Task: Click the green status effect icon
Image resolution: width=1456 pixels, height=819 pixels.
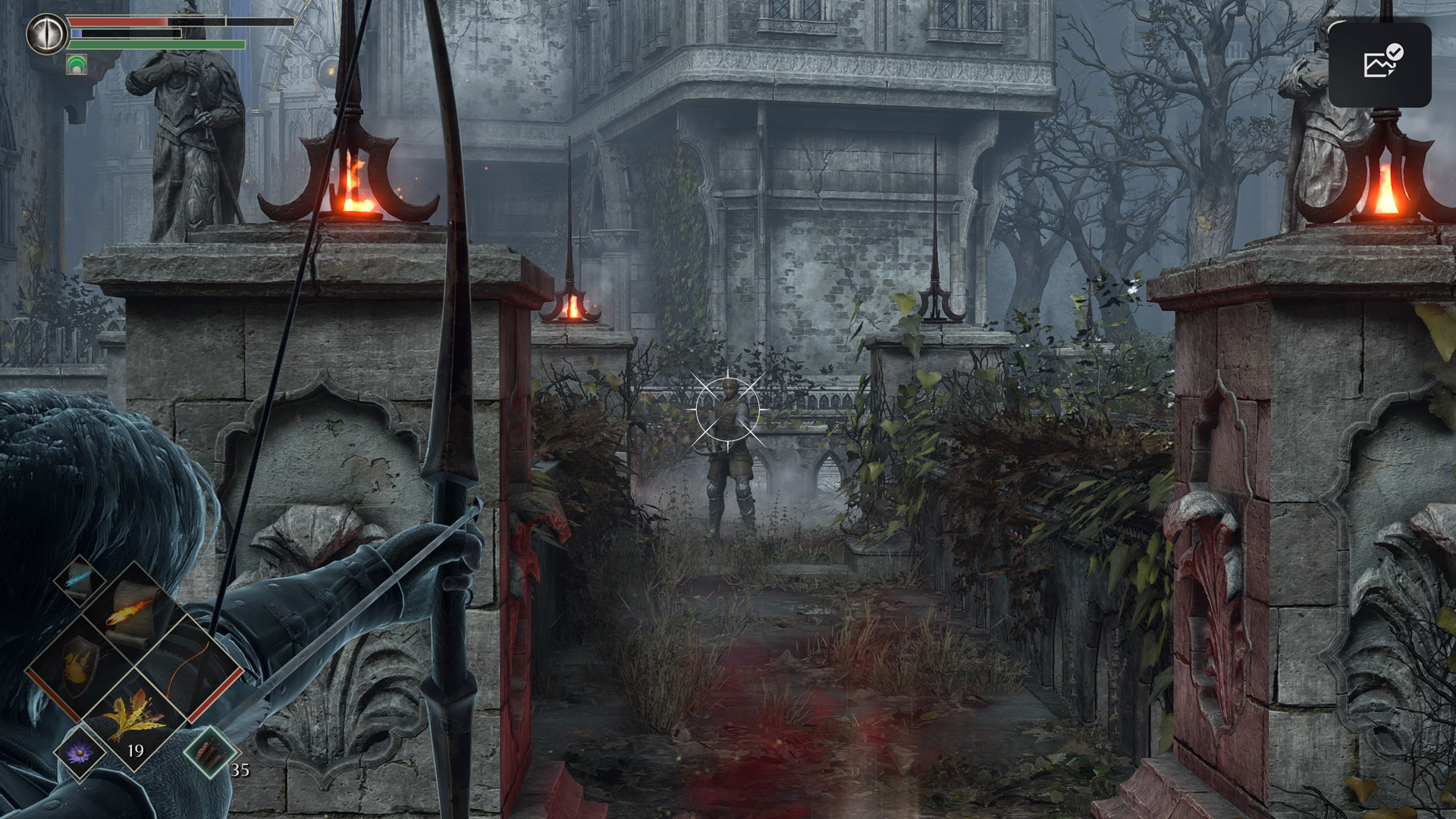Action: (x=77, y=64)
